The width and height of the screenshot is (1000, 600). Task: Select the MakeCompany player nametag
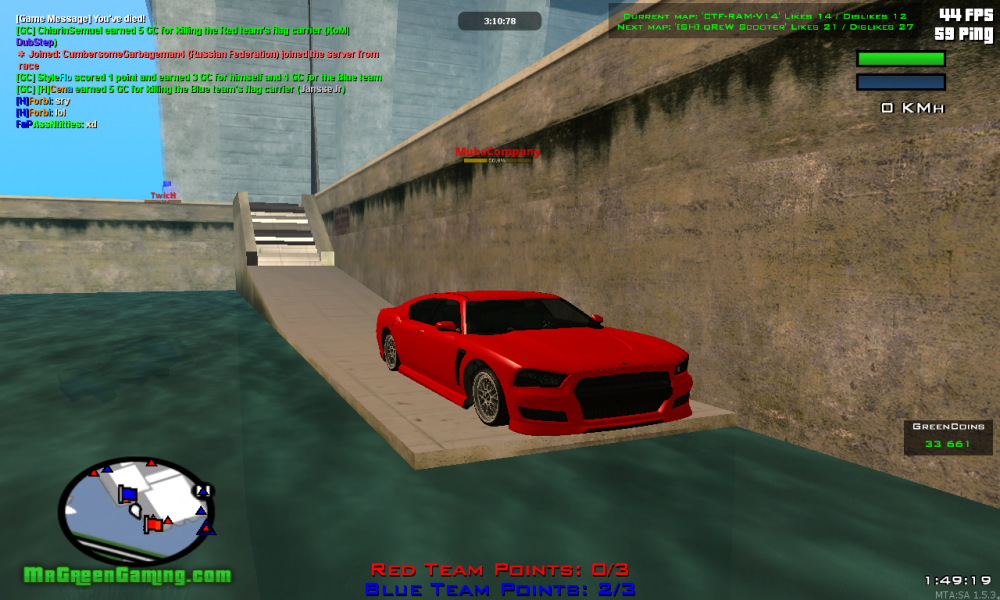pyautogui.click(x=497, y=152)
